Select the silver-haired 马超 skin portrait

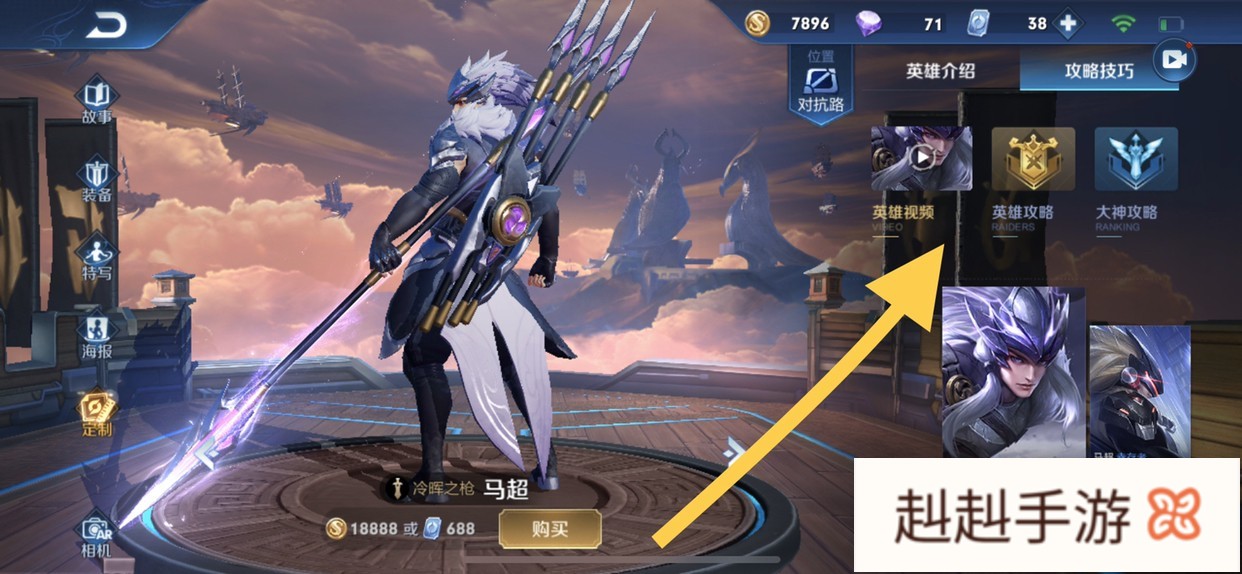click(1012, 370)
